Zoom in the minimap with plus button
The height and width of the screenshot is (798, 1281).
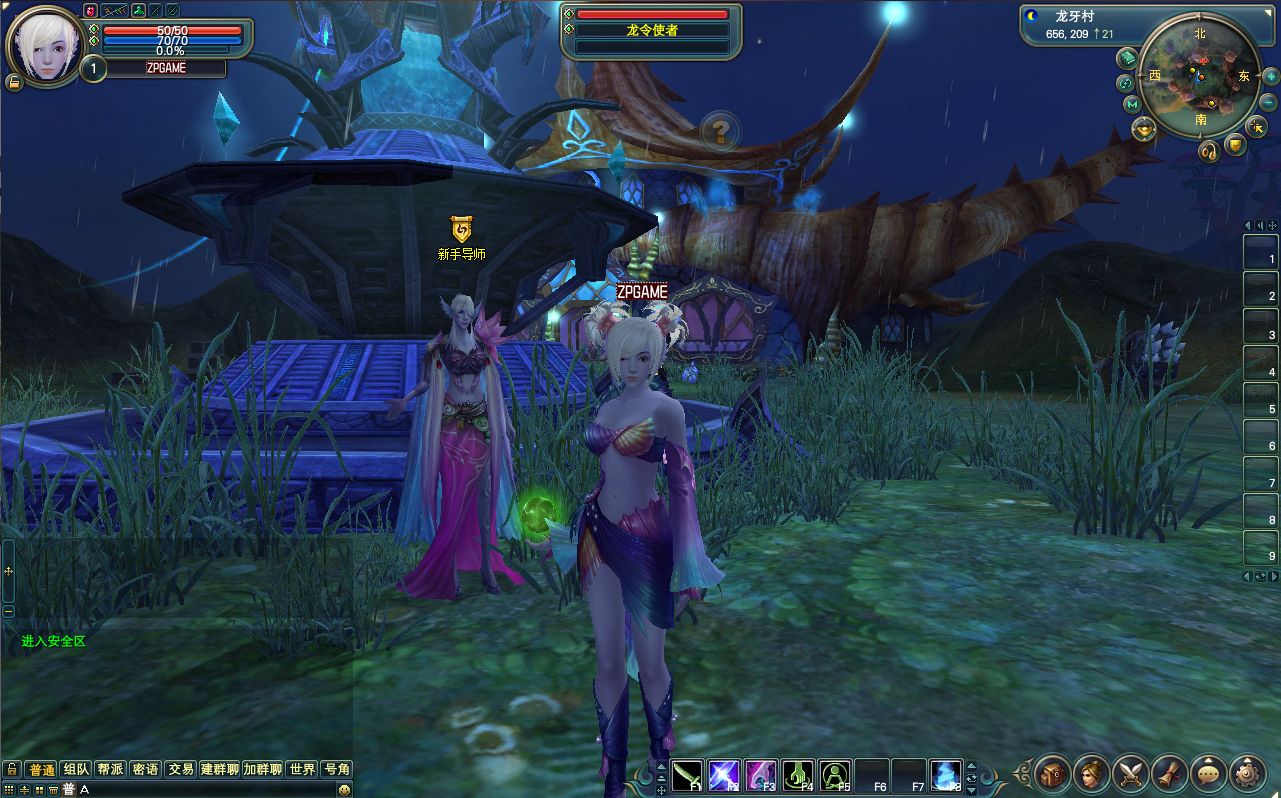pos(1270,77)
